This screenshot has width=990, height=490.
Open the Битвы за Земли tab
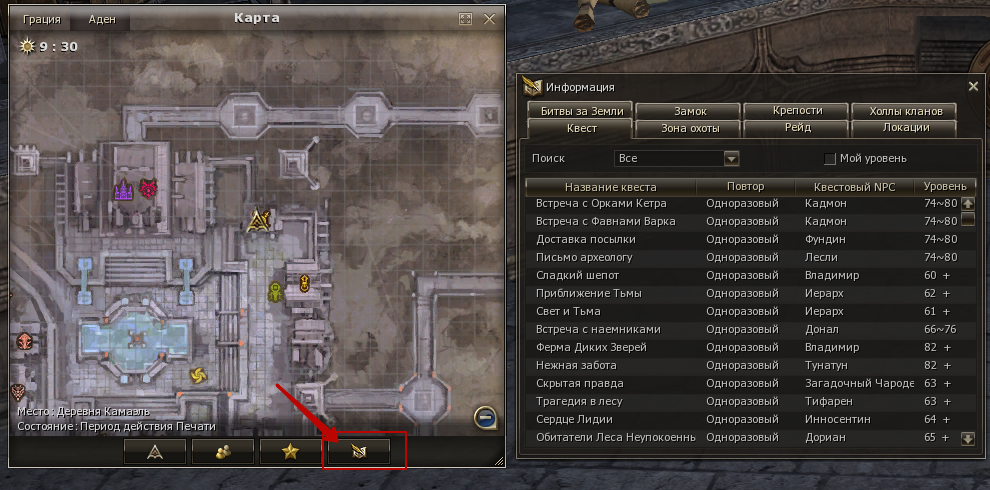(580, 111)
